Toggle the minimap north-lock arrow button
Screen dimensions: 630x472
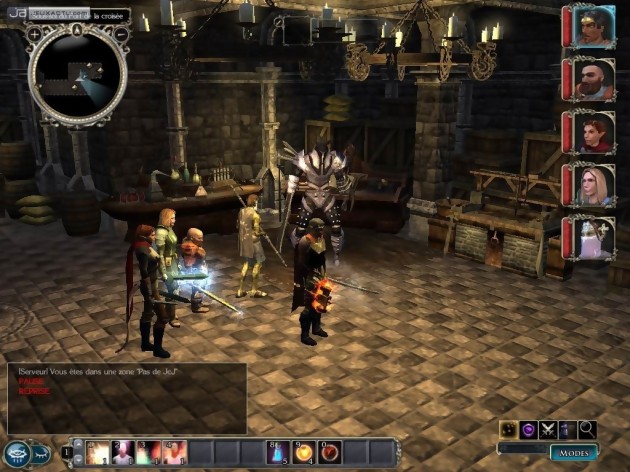(77, 28)
